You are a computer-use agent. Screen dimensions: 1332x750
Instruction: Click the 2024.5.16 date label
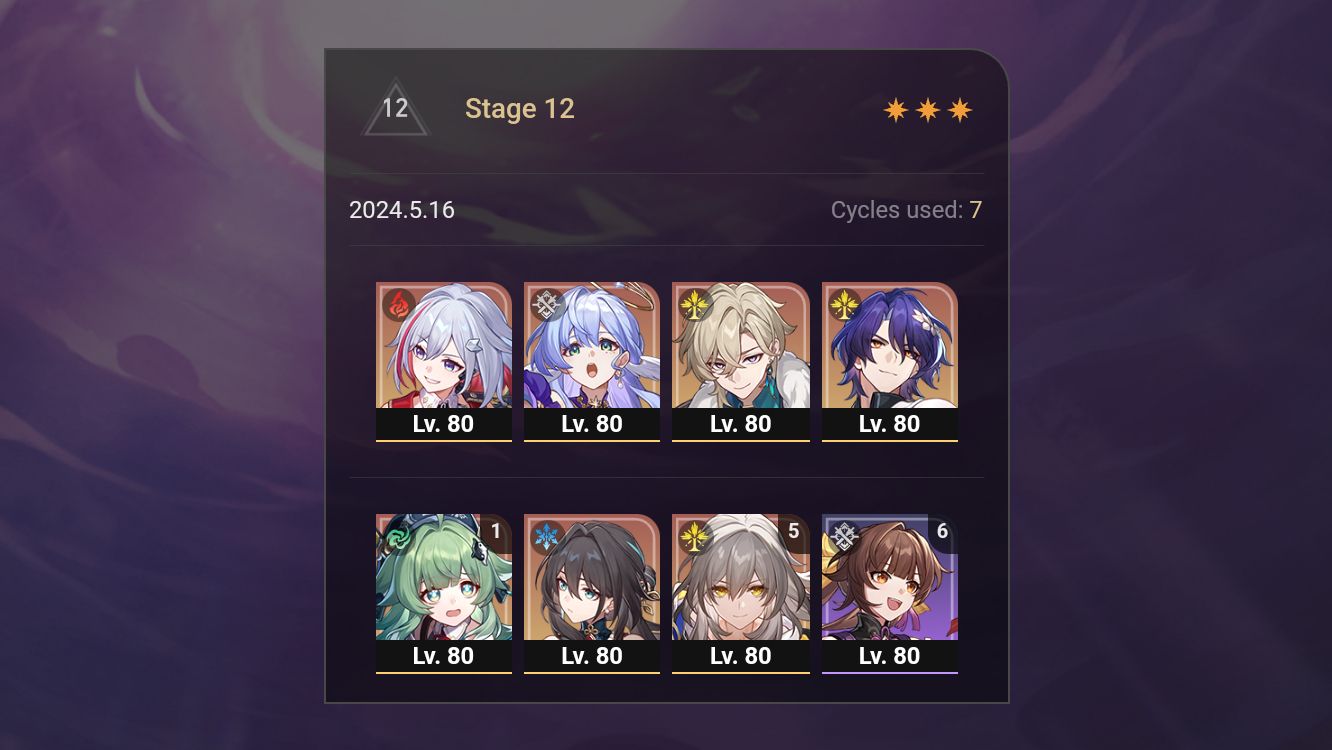[402, 210]
